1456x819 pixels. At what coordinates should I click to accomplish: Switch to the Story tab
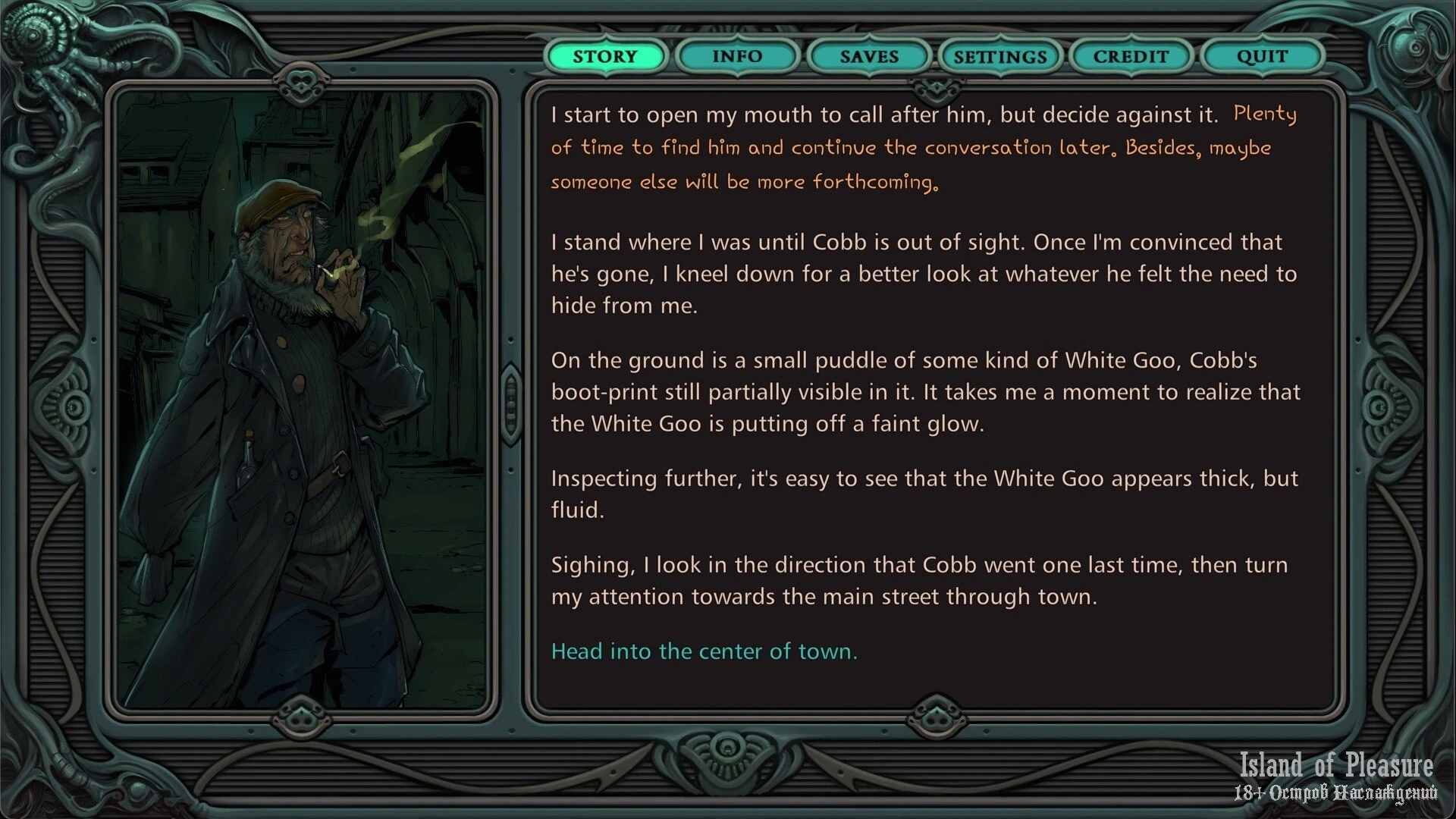[605, 56]
